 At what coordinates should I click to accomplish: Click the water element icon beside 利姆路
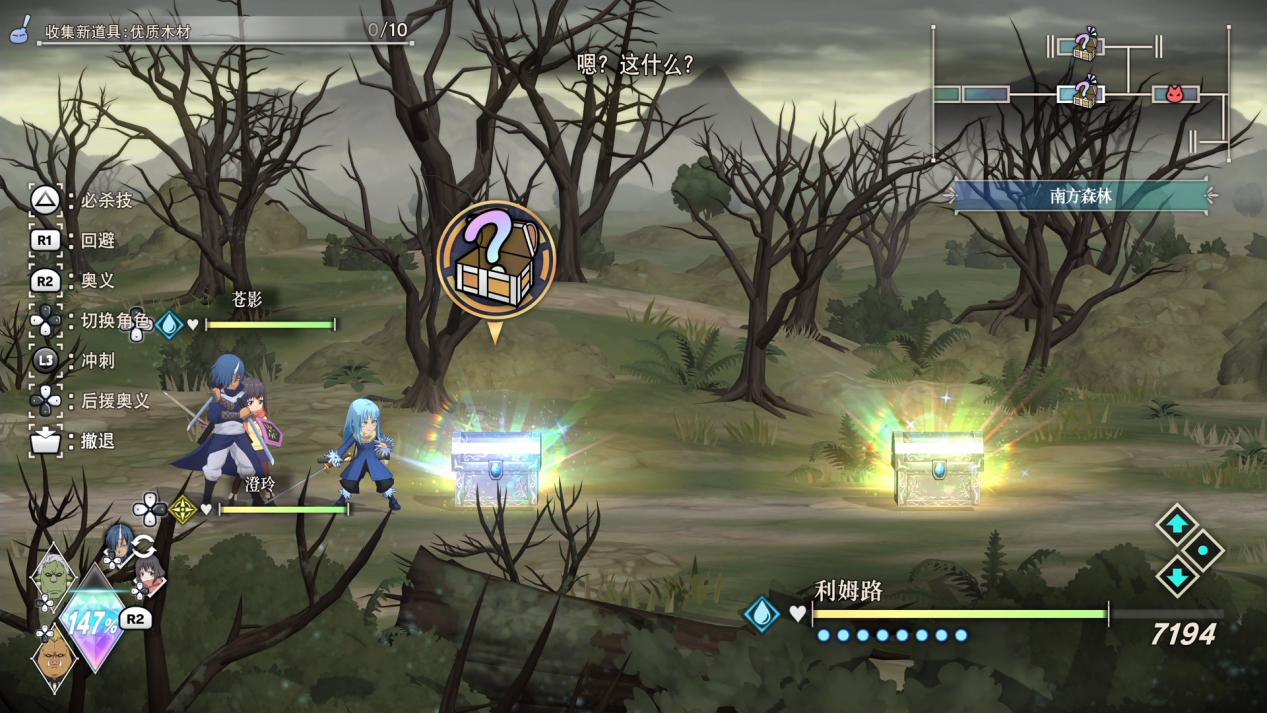pos(761,613)
